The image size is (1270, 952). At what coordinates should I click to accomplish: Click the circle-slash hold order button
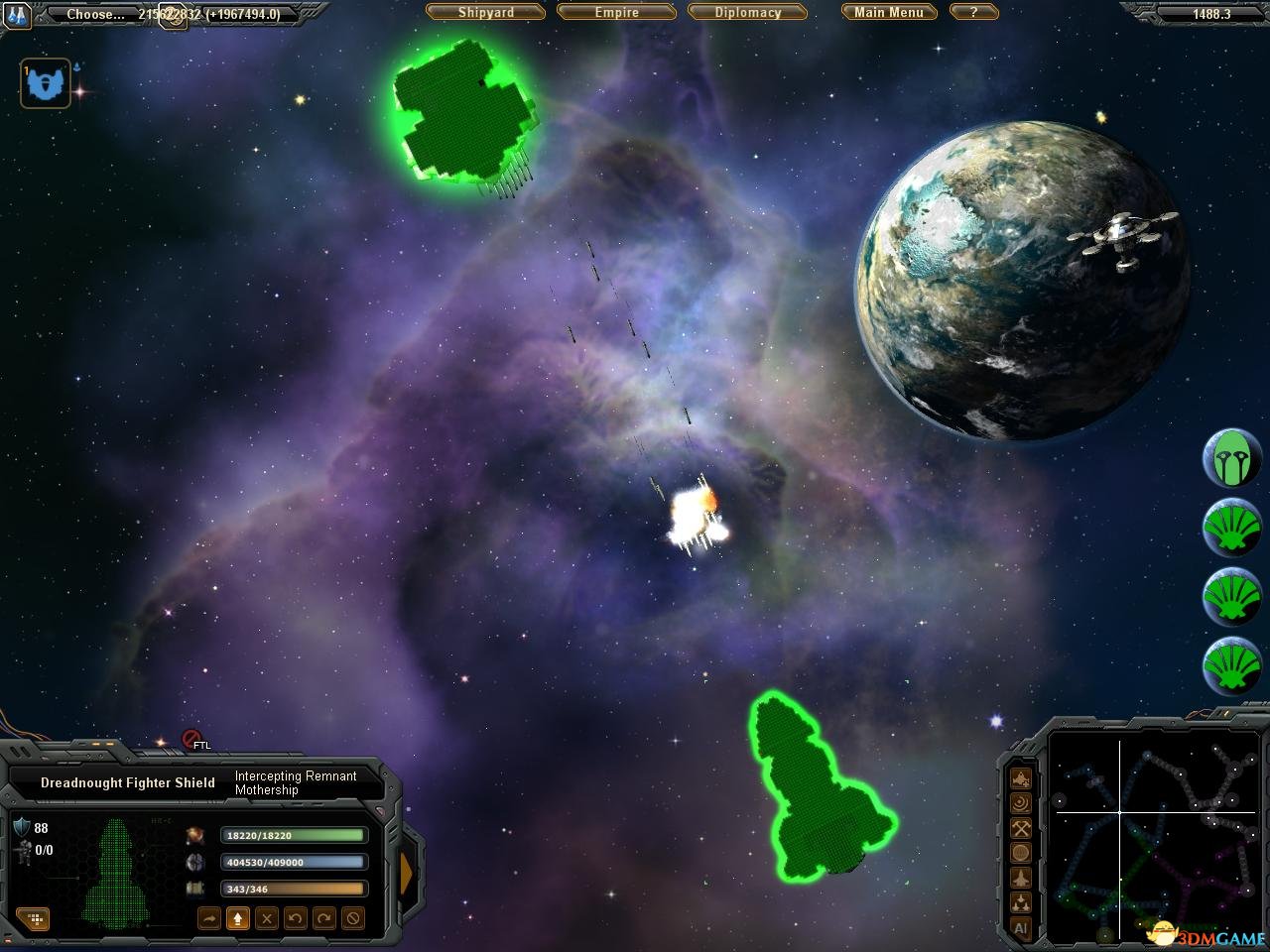pos(352,919)
